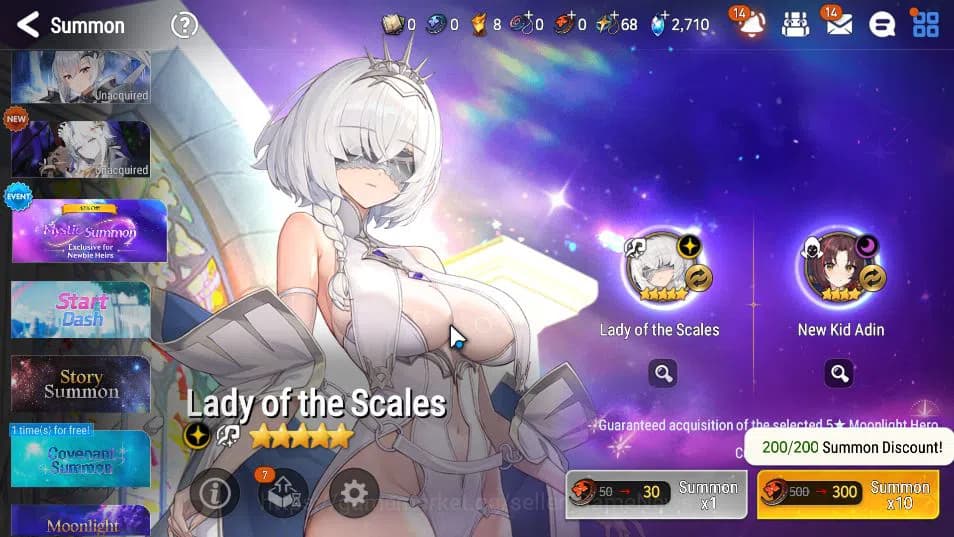The image size is (954, 537).
Task: Open the summon gear settings
Action: coord(354,493)
